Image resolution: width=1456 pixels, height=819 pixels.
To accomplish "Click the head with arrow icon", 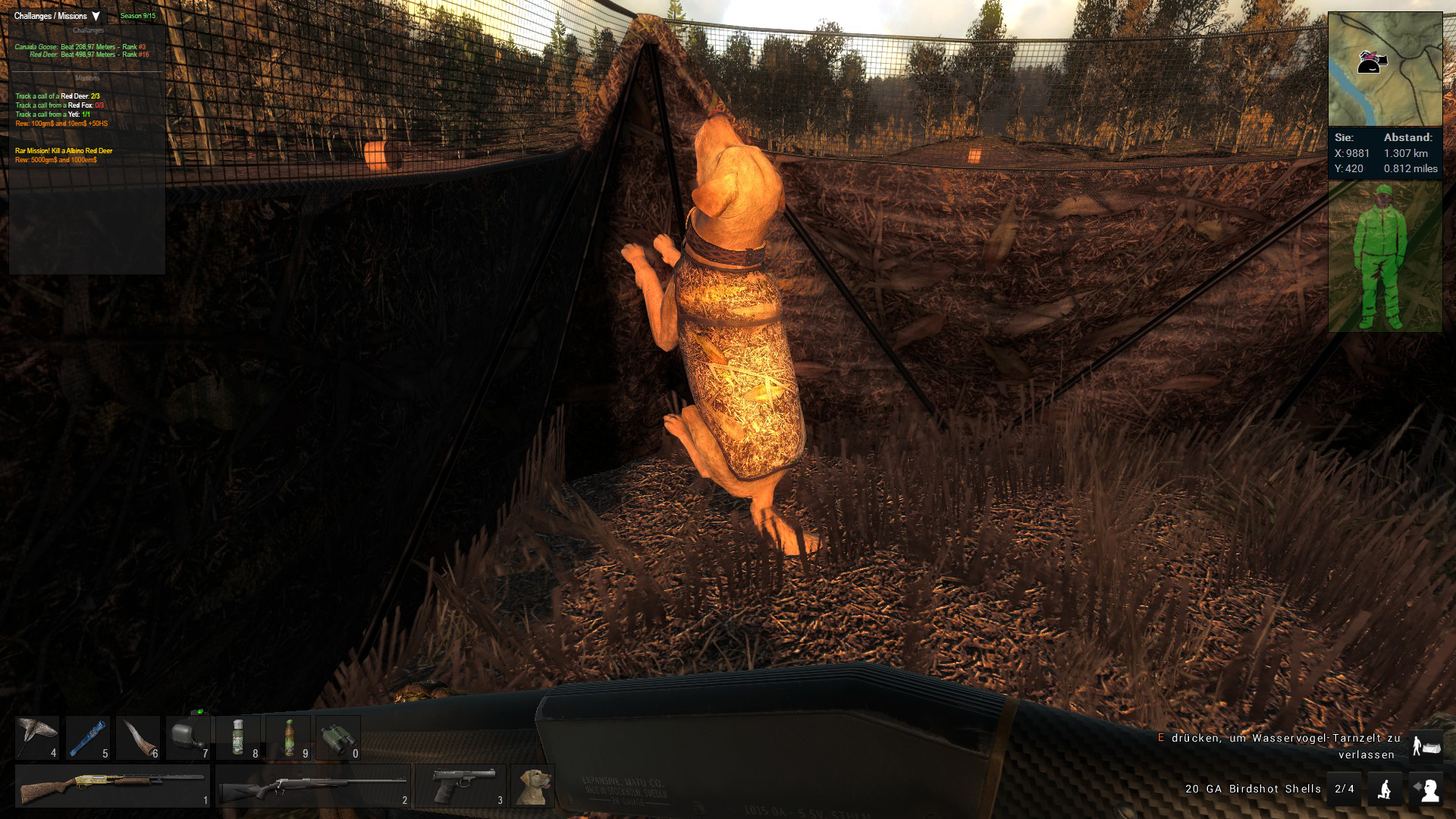I will (1426, 789).
